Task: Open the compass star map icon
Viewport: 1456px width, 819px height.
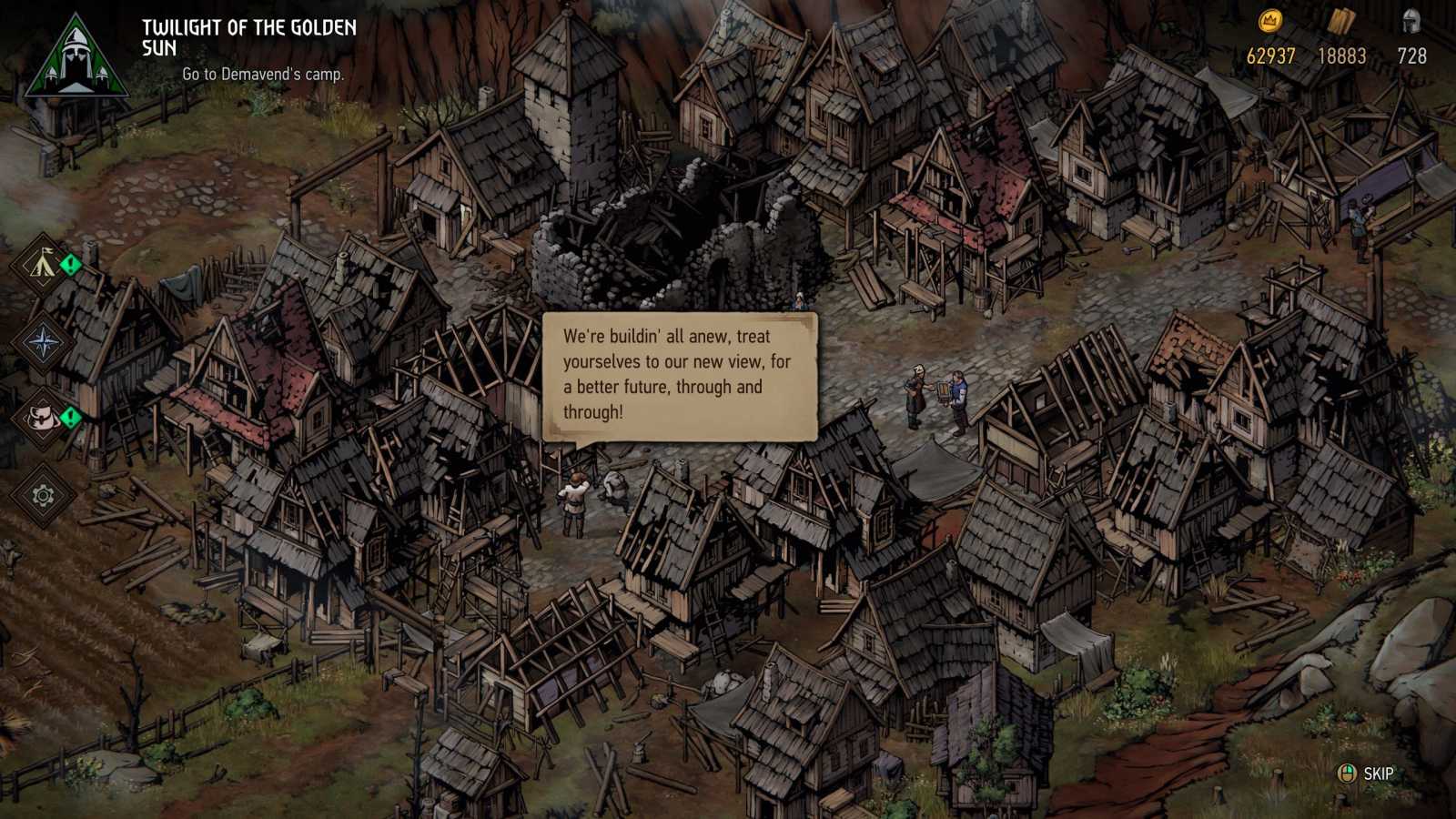Action: pyautogui.click(x=43, y=343)
